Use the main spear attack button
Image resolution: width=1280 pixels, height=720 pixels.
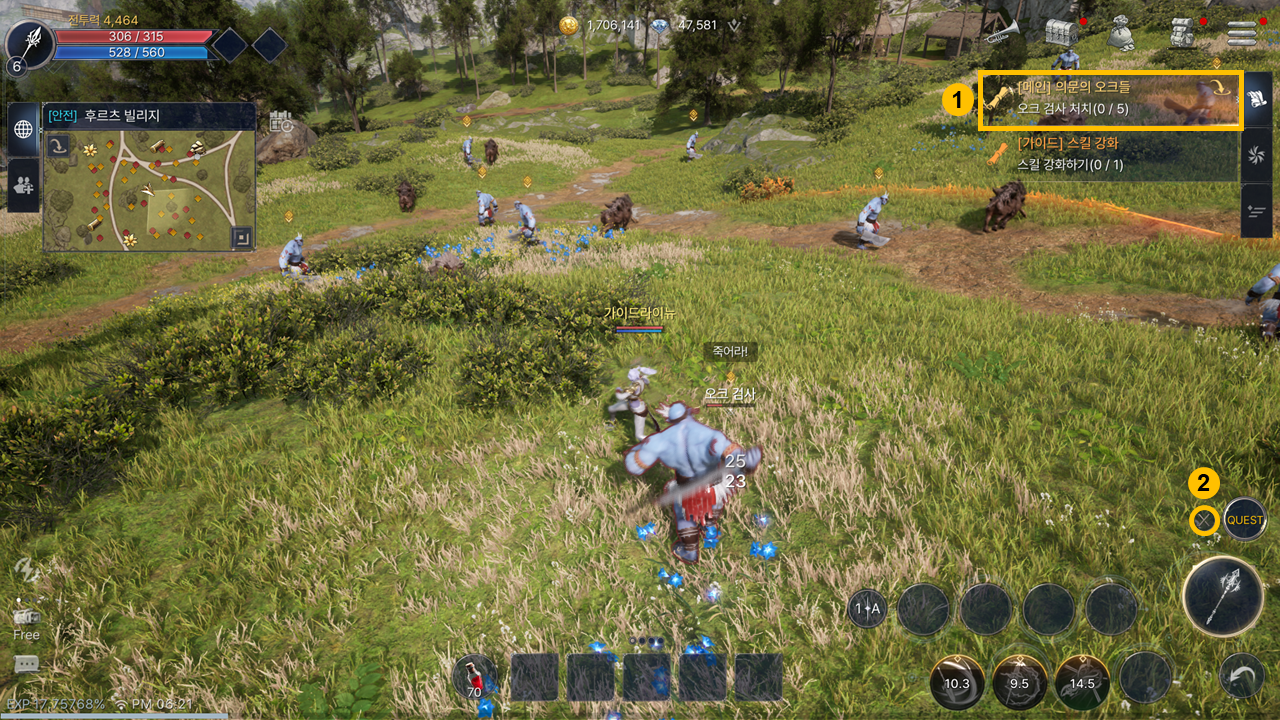(x=1221, y=597)
